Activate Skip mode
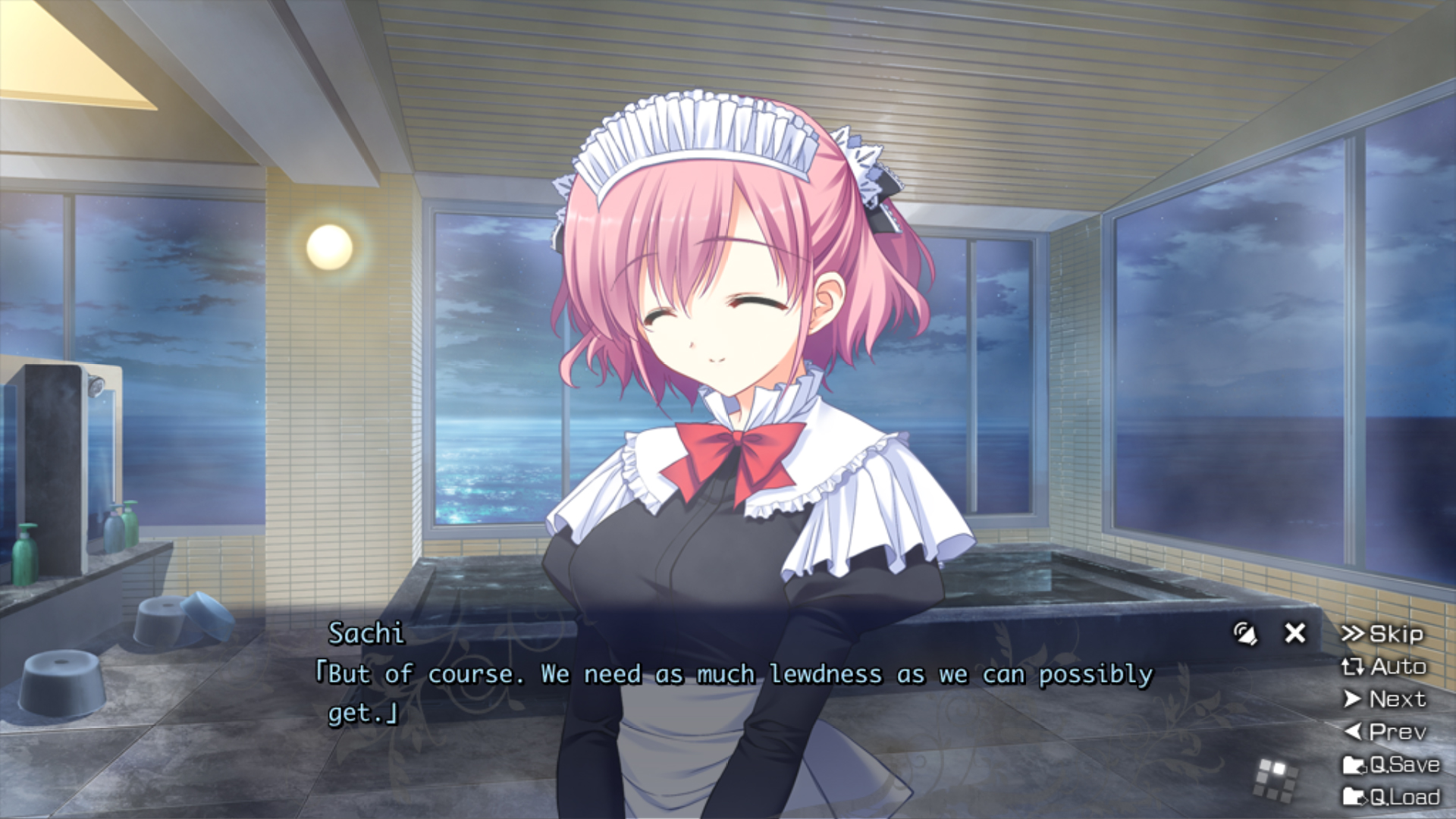The image size is (1456, 819). click(x=1382, y=634)
